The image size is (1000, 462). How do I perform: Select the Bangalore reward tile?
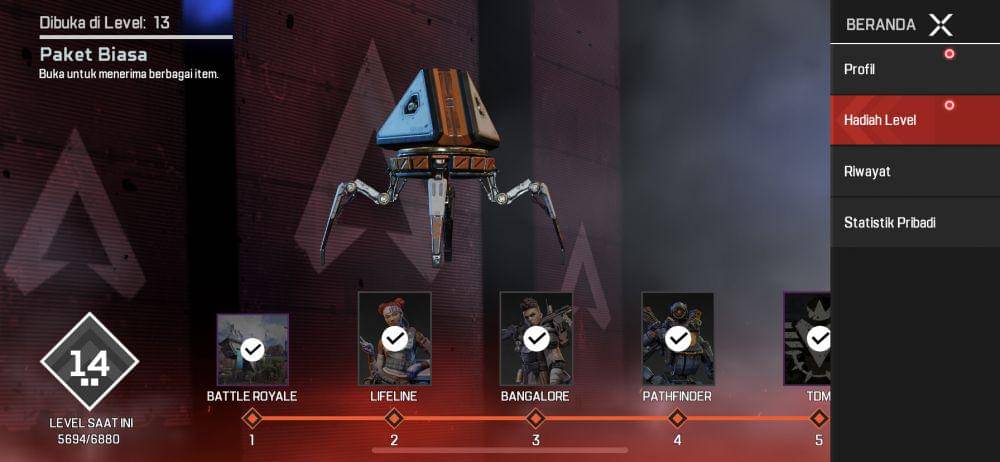[x=536, y=339]
